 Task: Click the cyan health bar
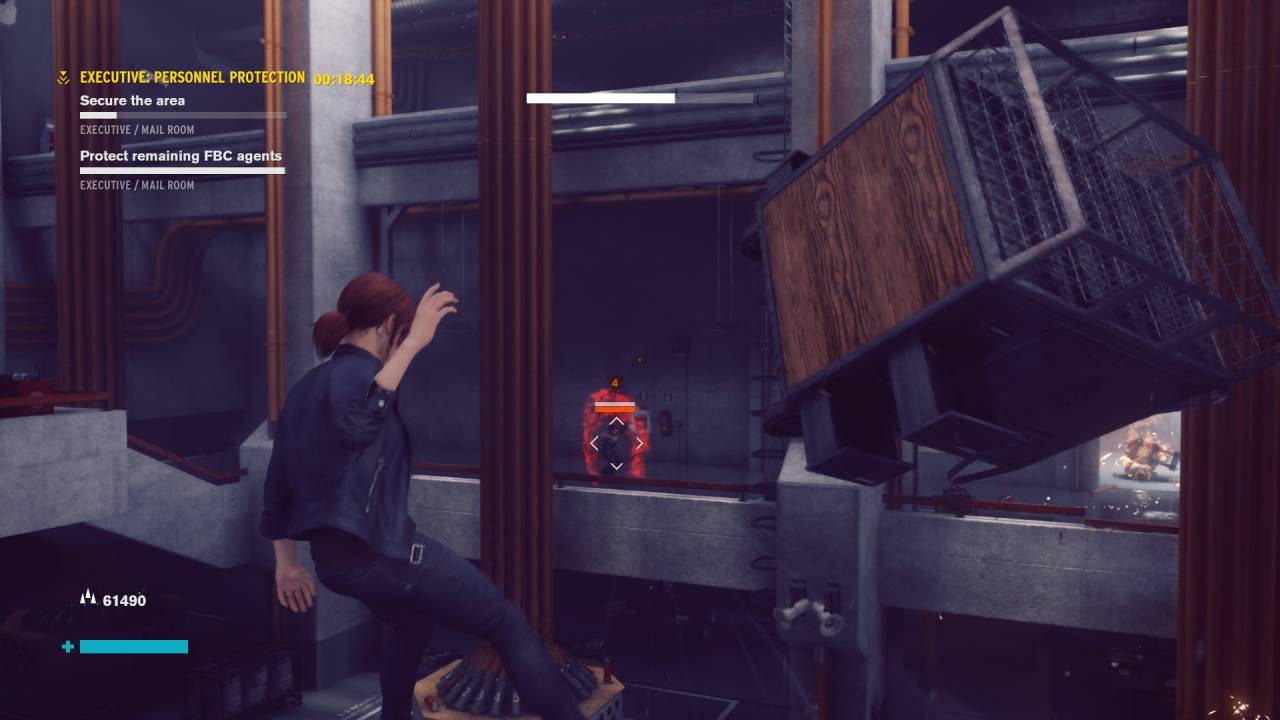click(133, 646)
